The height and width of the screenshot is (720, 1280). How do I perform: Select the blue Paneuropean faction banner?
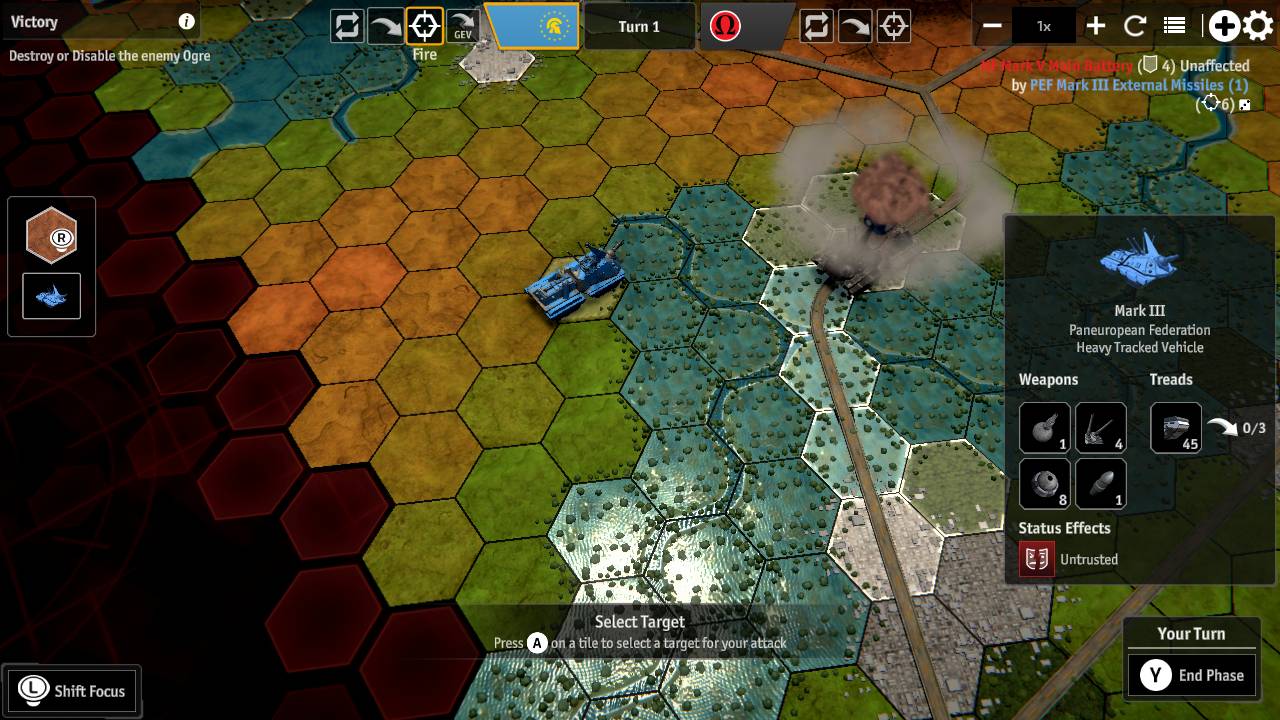click(x=533, y=26)
